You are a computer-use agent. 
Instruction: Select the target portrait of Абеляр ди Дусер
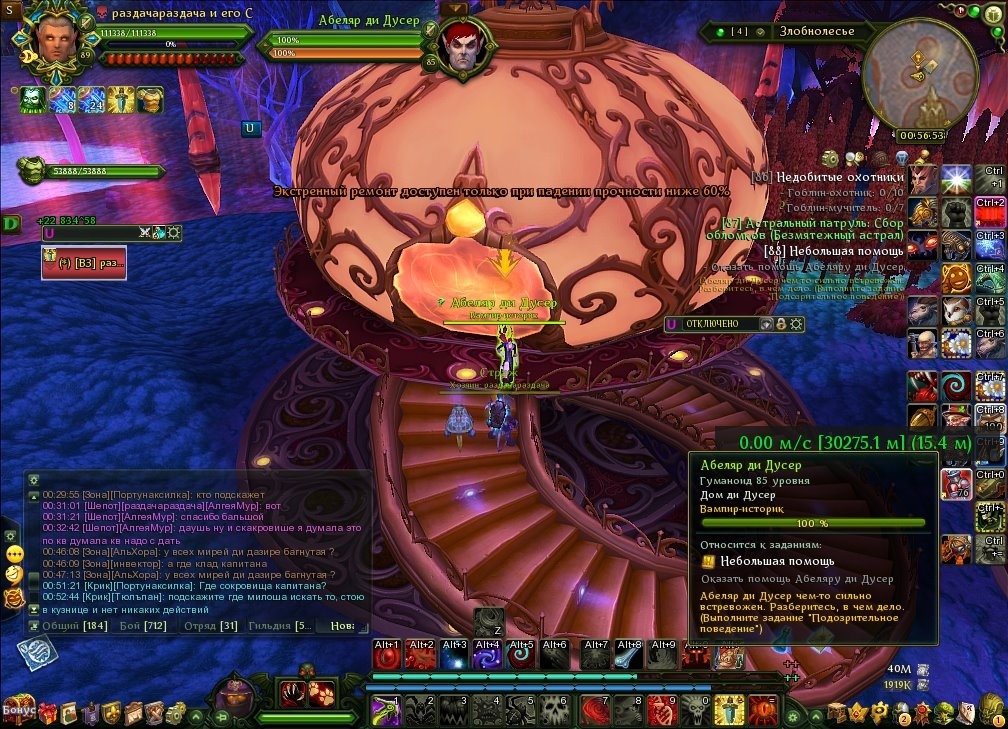[x=466, y=48]
